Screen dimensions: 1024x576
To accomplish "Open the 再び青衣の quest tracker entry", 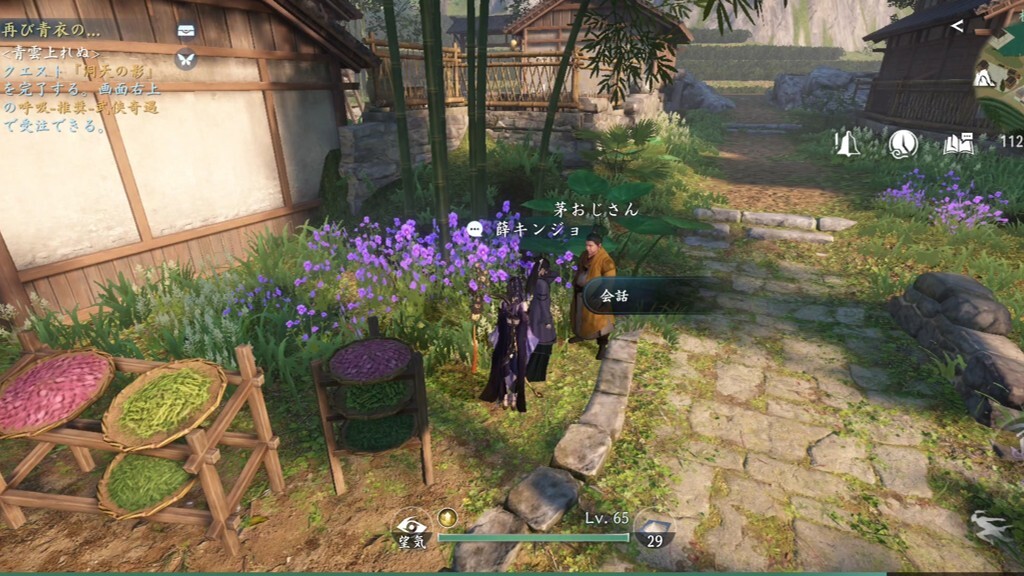I will [x=50, y=30].
